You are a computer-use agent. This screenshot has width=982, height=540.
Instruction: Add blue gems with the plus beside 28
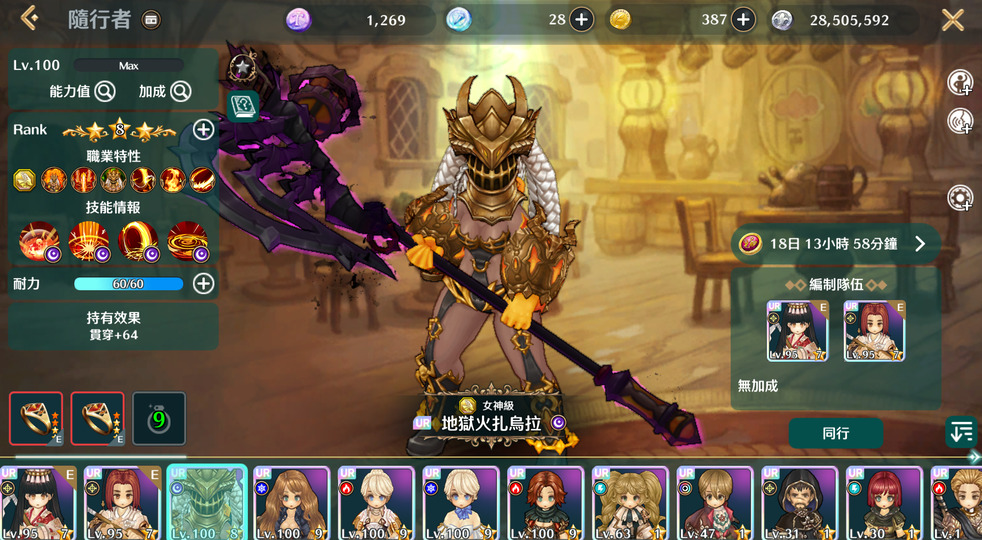pyautogui.click(x=581, y=20)
